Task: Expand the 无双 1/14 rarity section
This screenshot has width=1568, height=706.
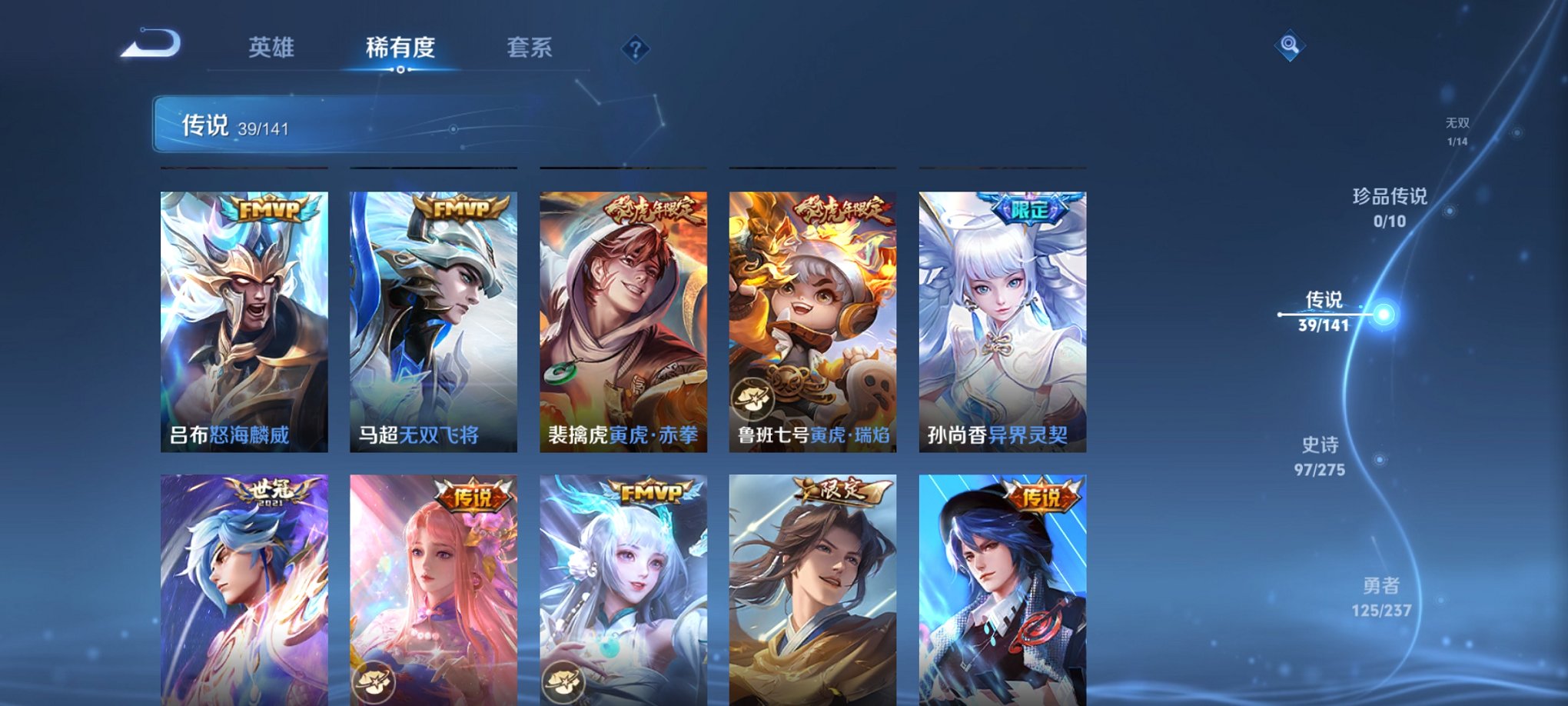Action: tap(1457, 129)
